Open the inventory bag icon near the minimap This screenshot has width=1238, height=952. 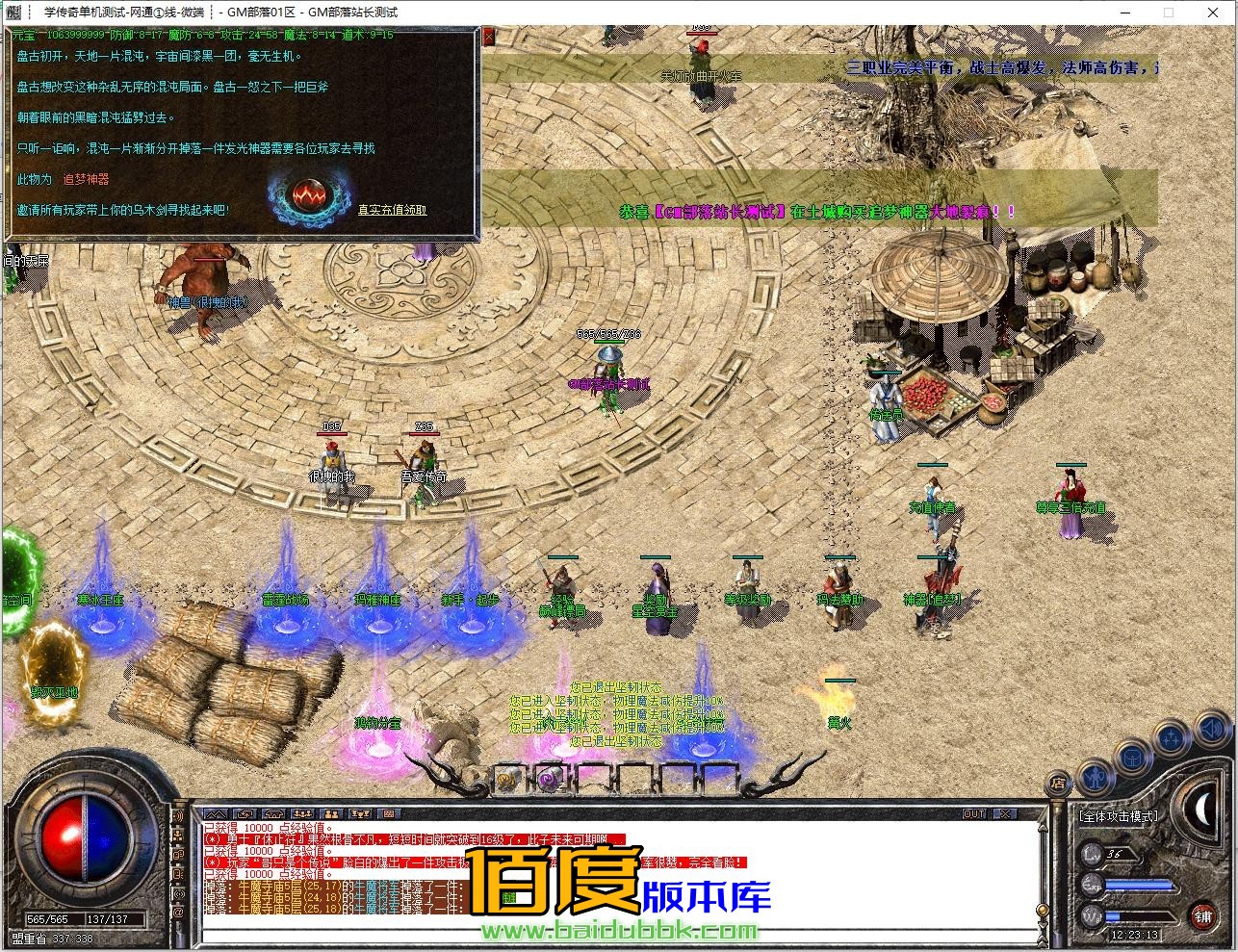pyautogui.click(x=1134, y=757)
